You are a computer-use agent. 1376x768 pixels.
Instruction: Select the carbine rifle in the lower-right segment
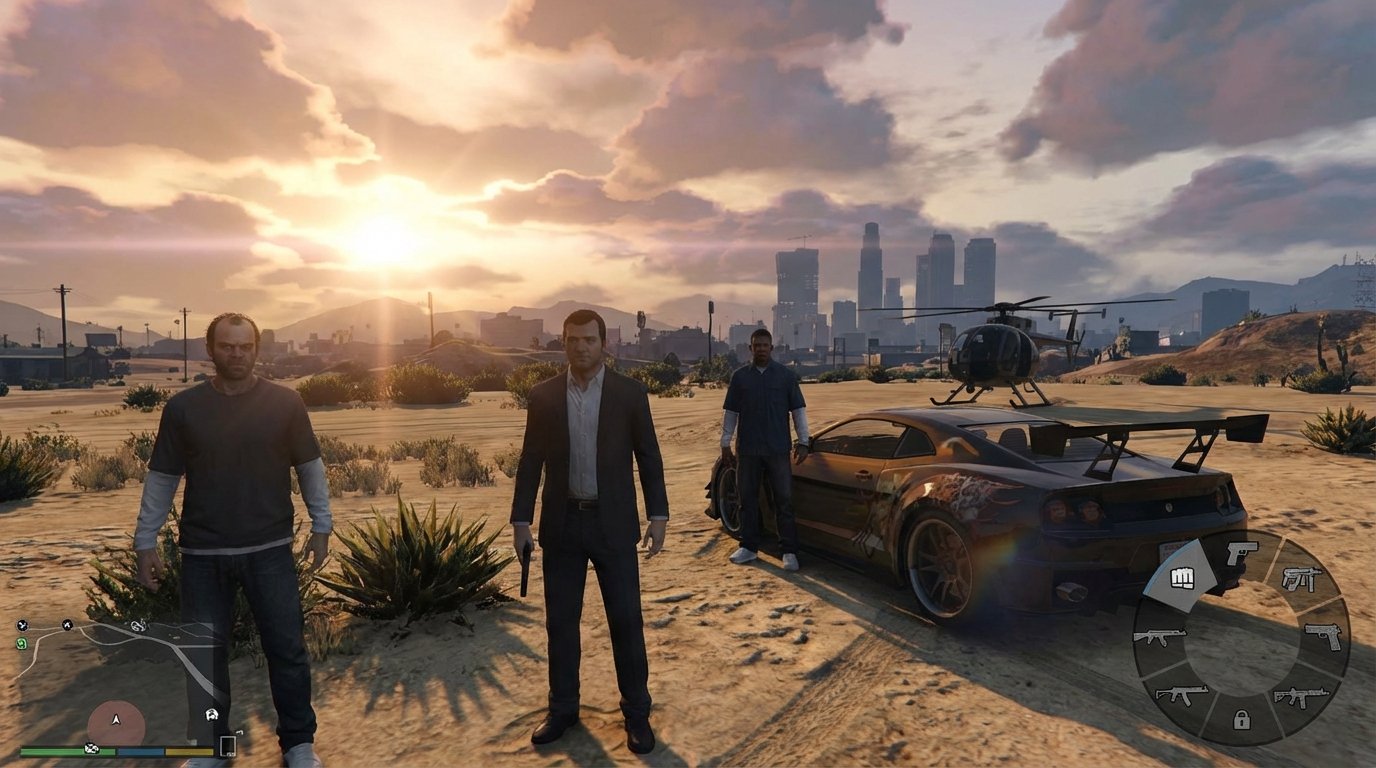coord(1300,695)
